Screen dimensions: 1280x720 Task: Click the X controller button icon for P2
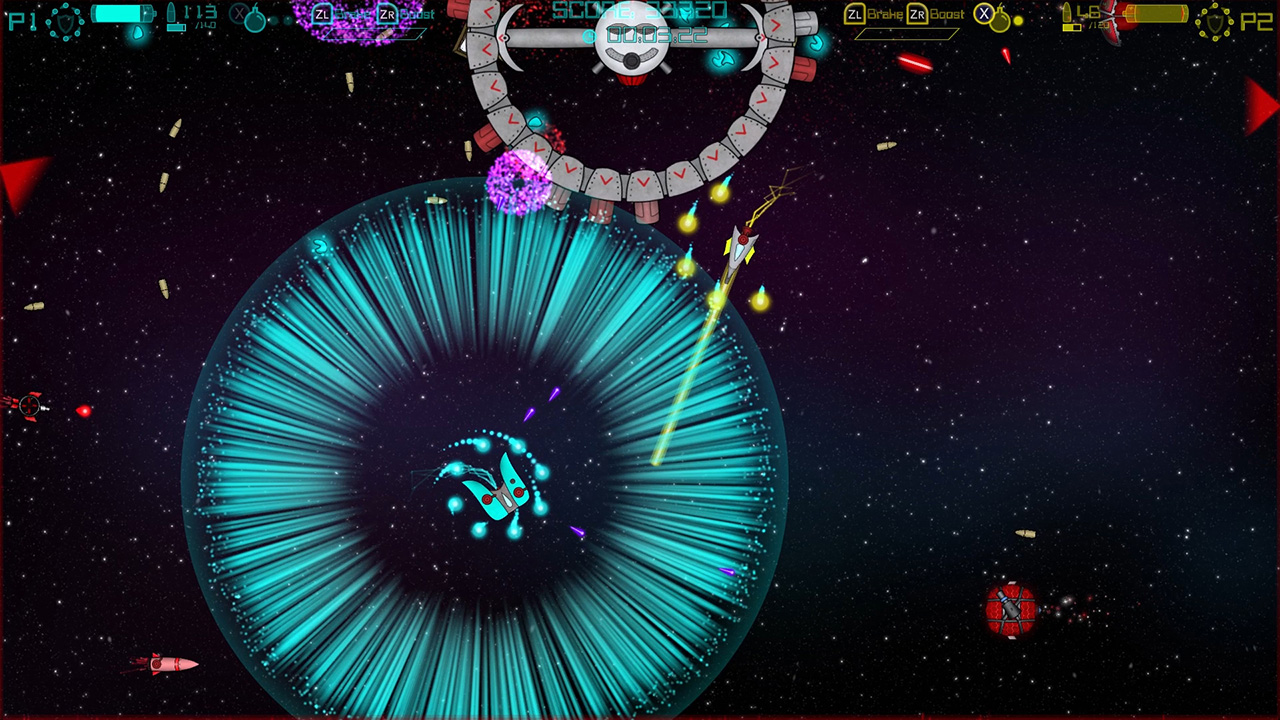[x=984, y=14]
